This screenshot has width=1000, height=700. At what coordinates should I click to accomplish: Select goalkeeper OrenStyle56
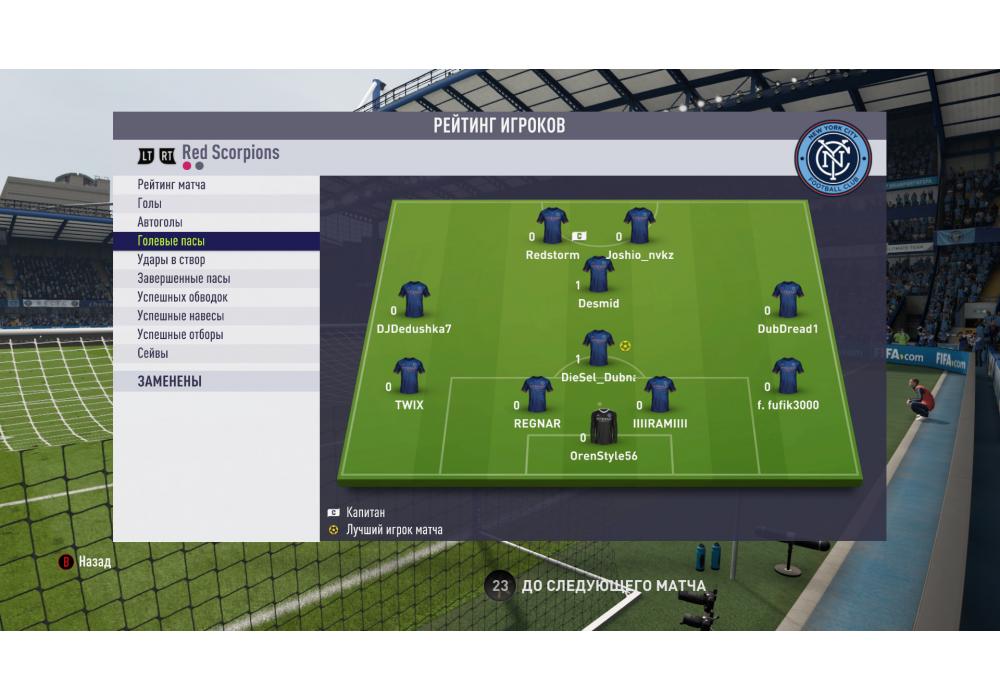click(603, 428)
